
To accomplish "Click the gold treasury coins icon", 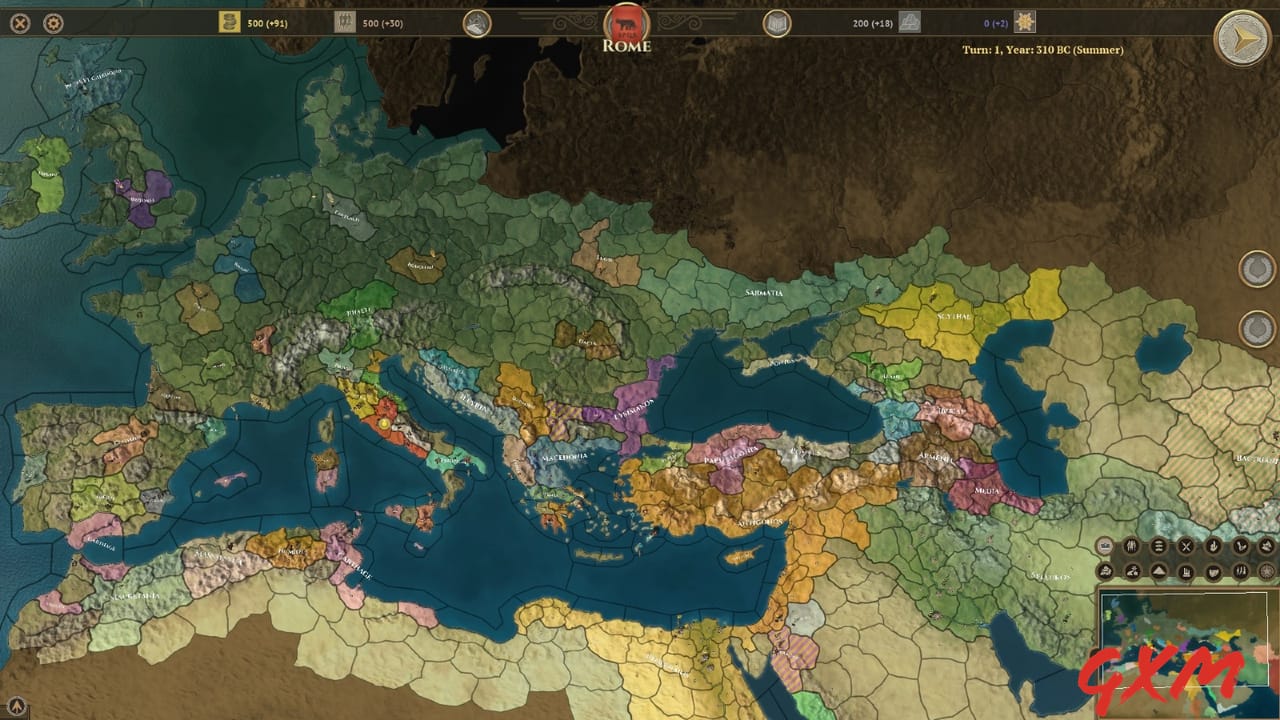I will [x=227, y=21].
